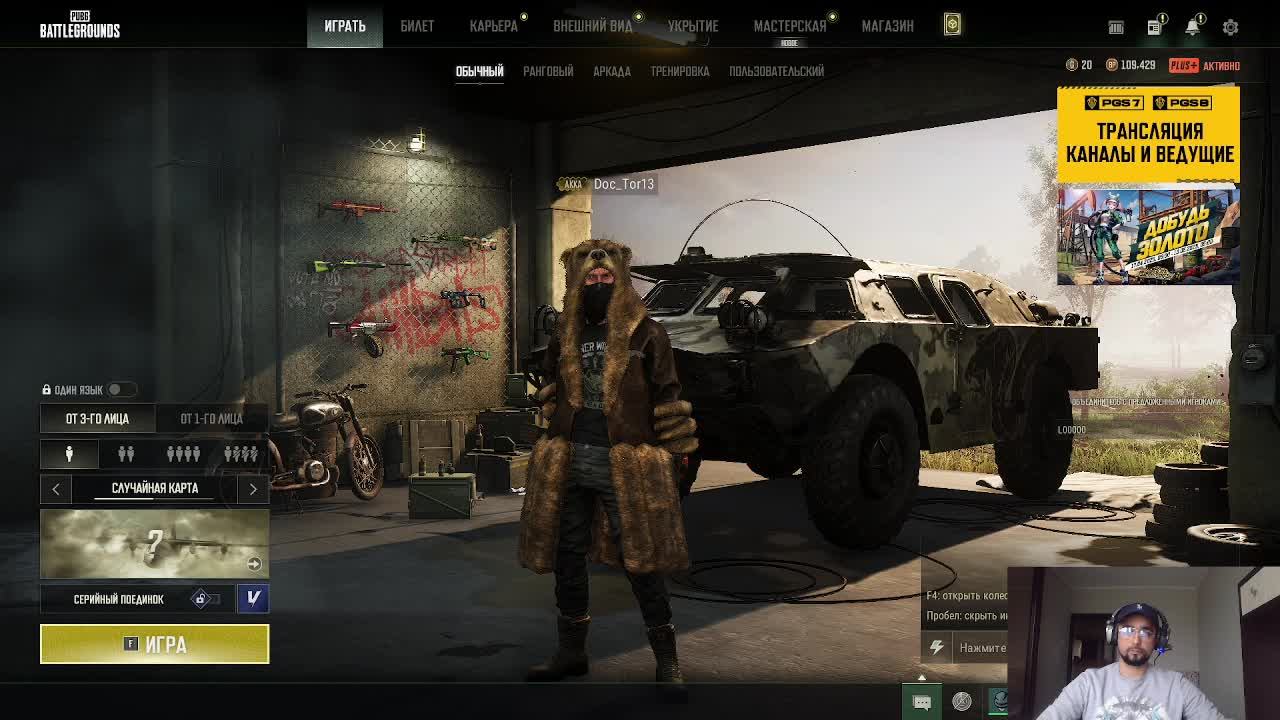
Task: Select the АРКАДА mode tab
Action: tap(612, 71)
